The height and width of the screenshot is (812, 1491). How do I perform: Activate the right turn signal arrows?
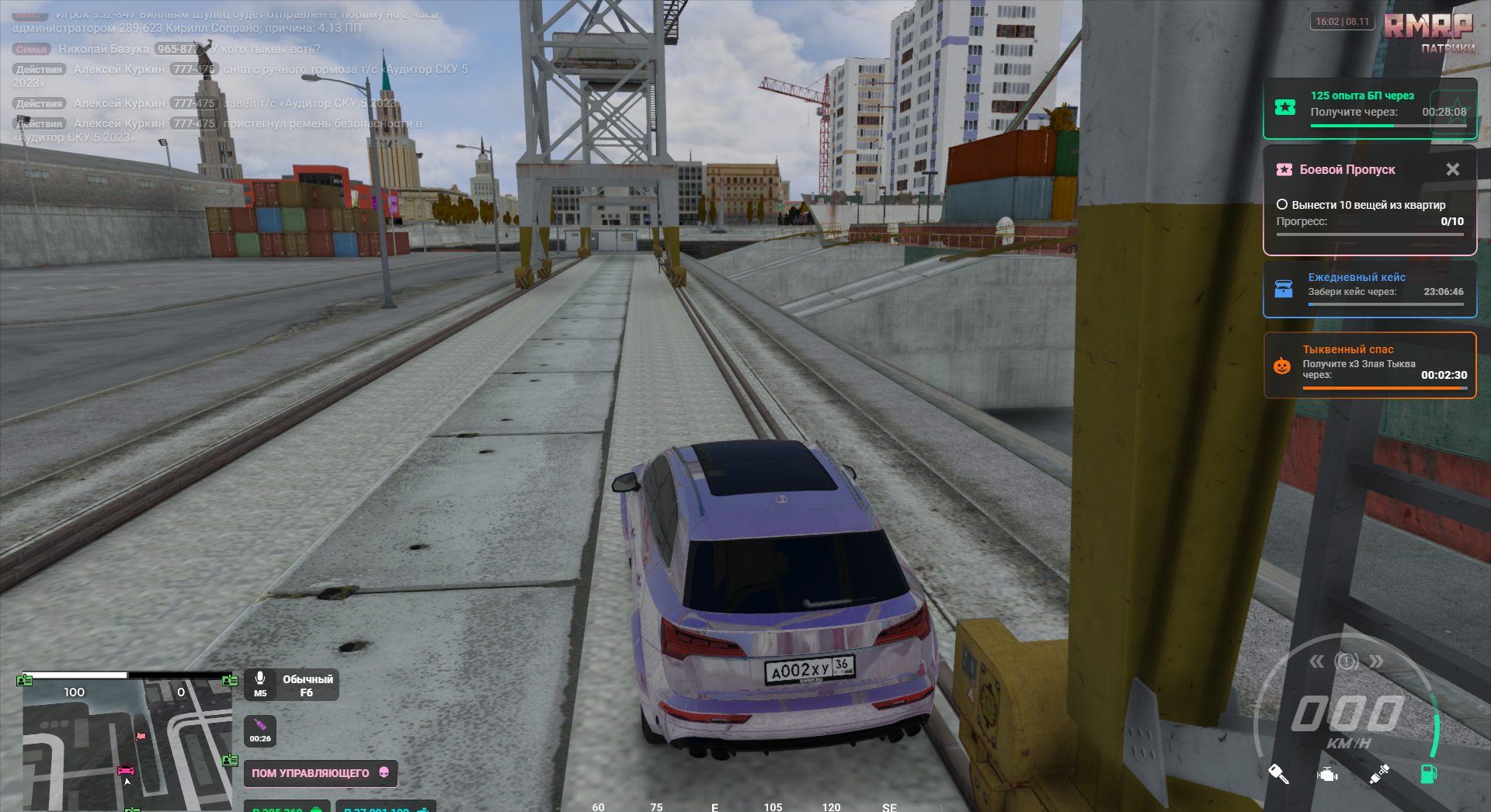tap(1376, 661)
